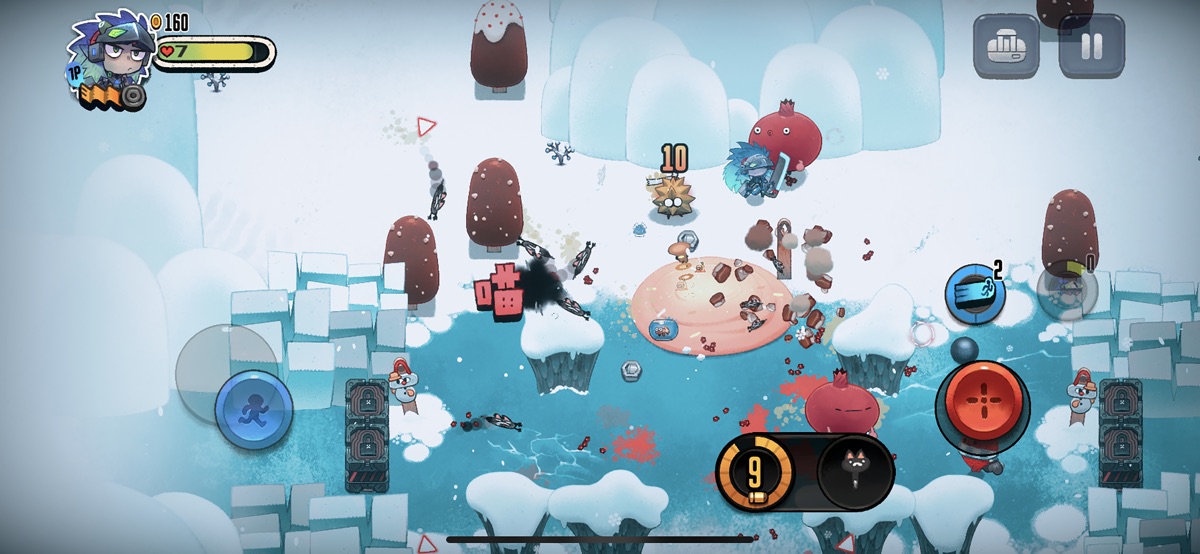Pause the game
The image size is (1200, 554).
tap(1091, 46)
